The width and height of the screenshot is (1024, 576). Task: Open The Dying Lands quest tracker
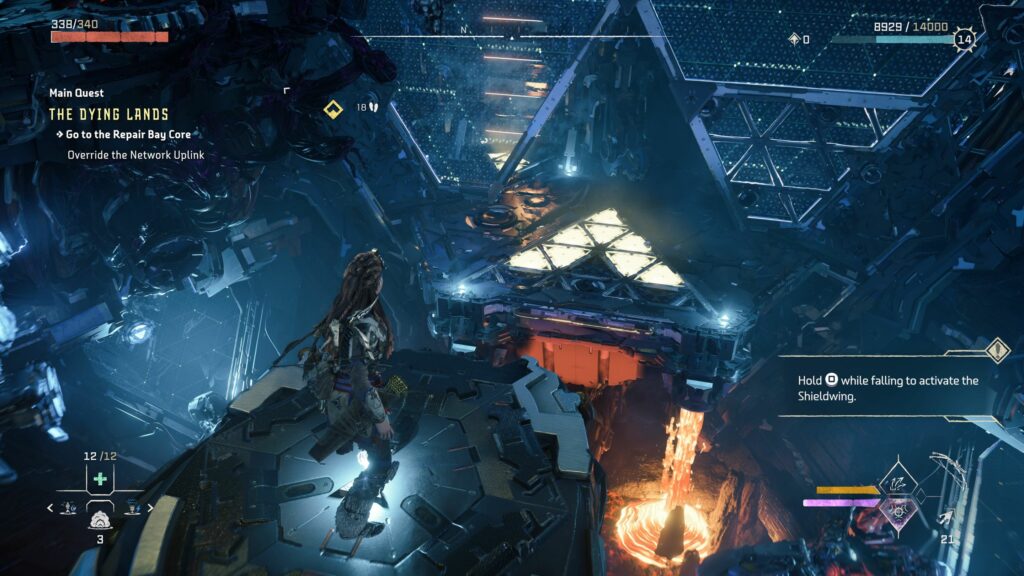pyautogui.click(x=108, y=114)
